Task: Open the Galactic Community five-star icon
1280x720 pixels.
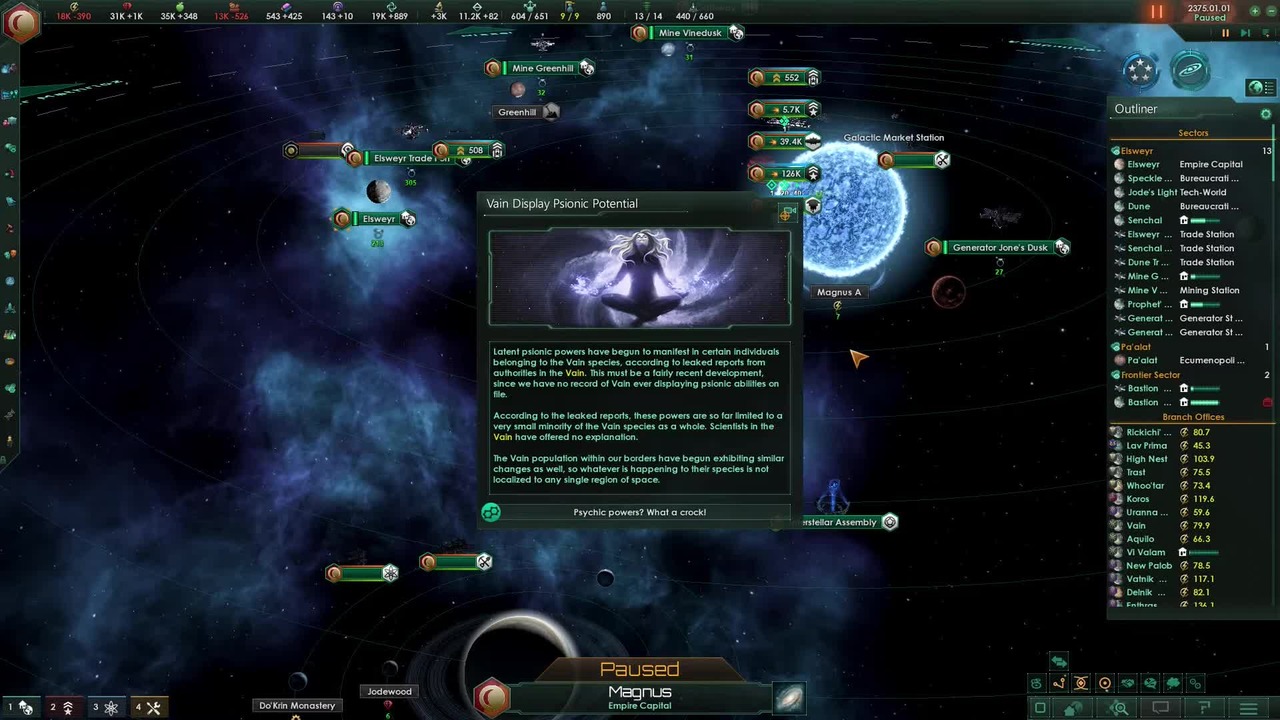Action: [x=1141, y=70]
